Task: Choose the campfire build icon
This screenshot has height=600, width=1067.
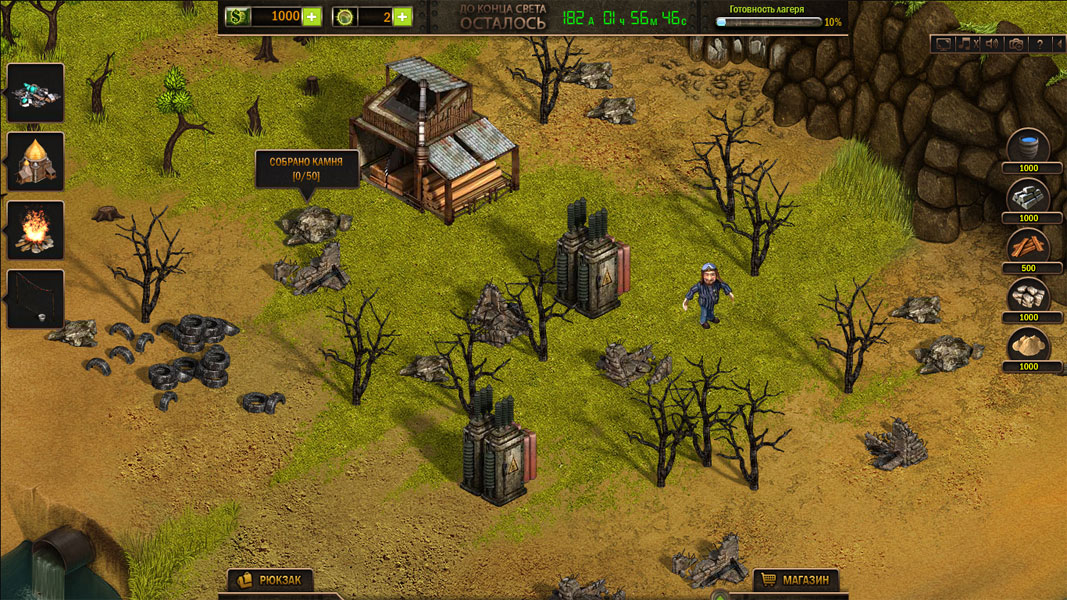Action: [x=36, y=229]
